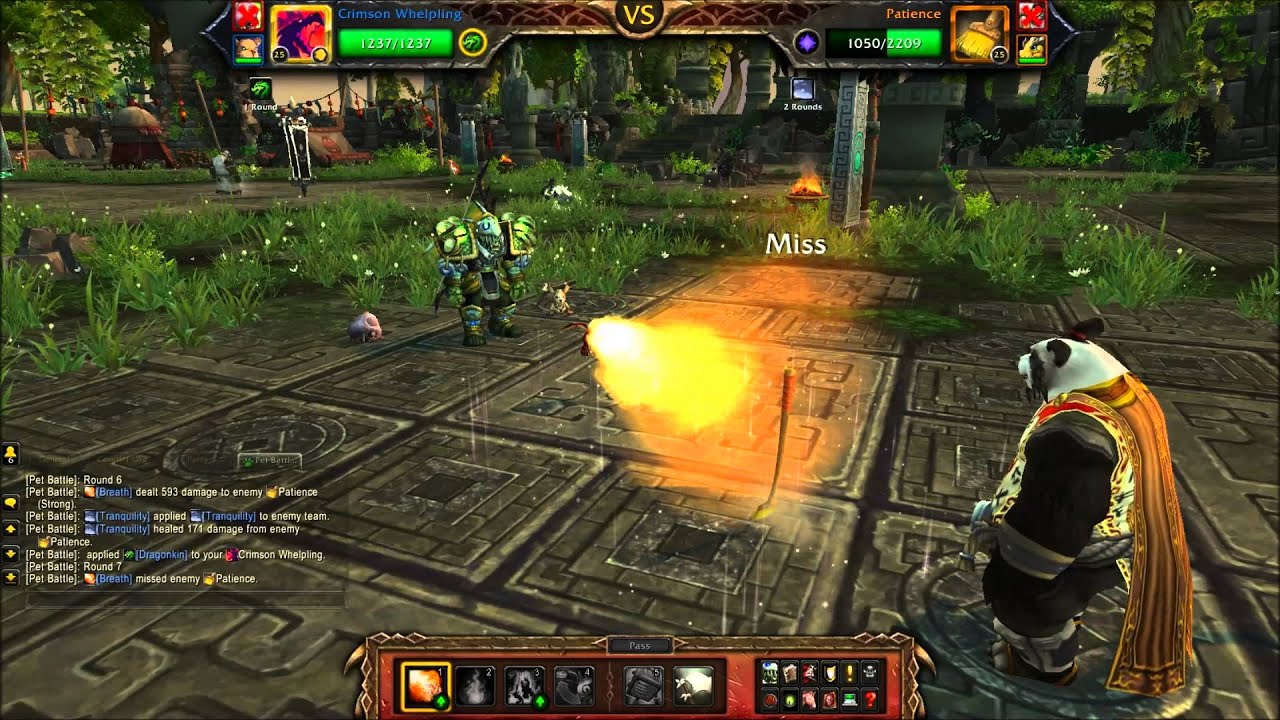Click the Dragonkin buff icon showing 1 Round

(261, 89)
